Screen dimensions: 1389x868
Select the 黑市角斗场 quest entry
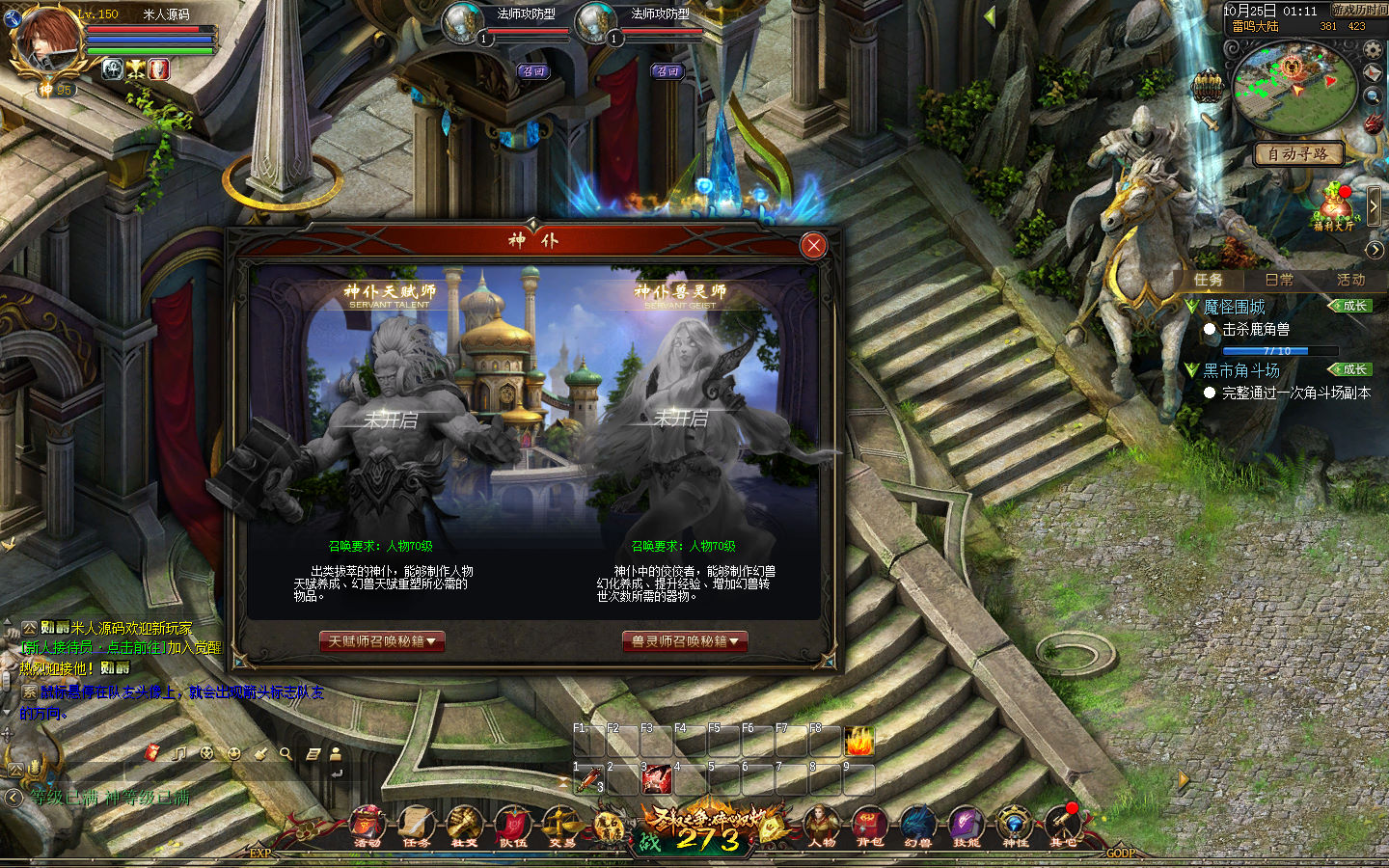click(x=1241, y=370)
